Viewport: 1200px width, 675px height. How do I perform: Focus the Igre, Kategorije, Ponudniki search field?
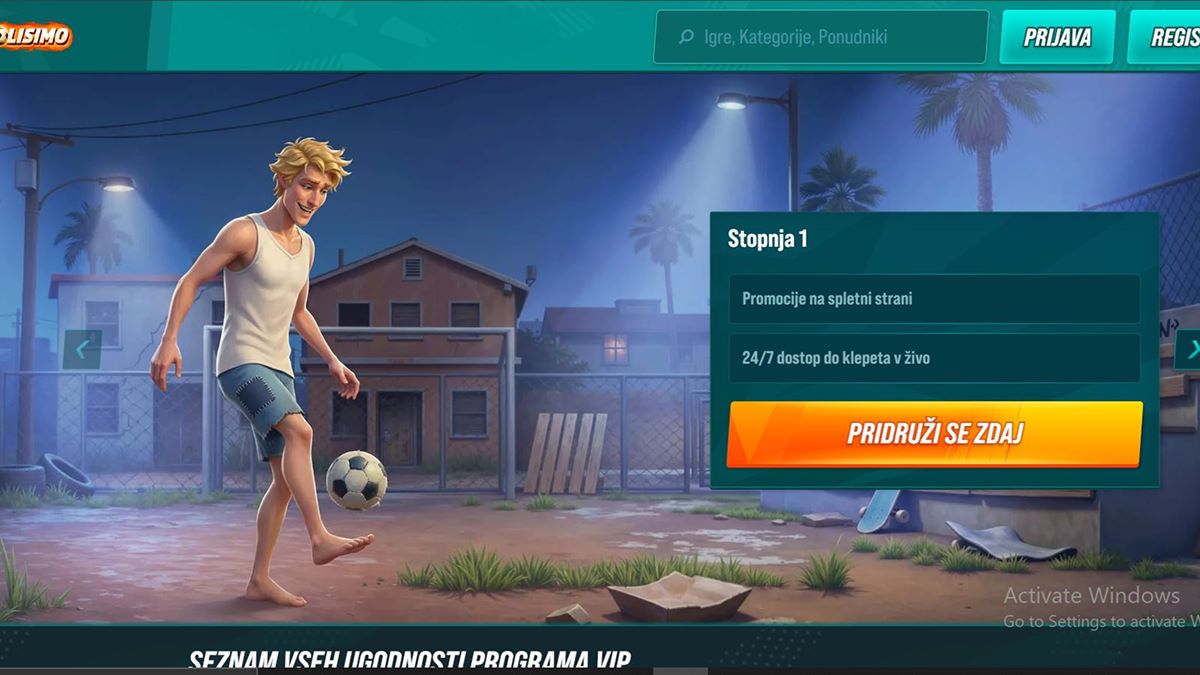click(821, 38)
